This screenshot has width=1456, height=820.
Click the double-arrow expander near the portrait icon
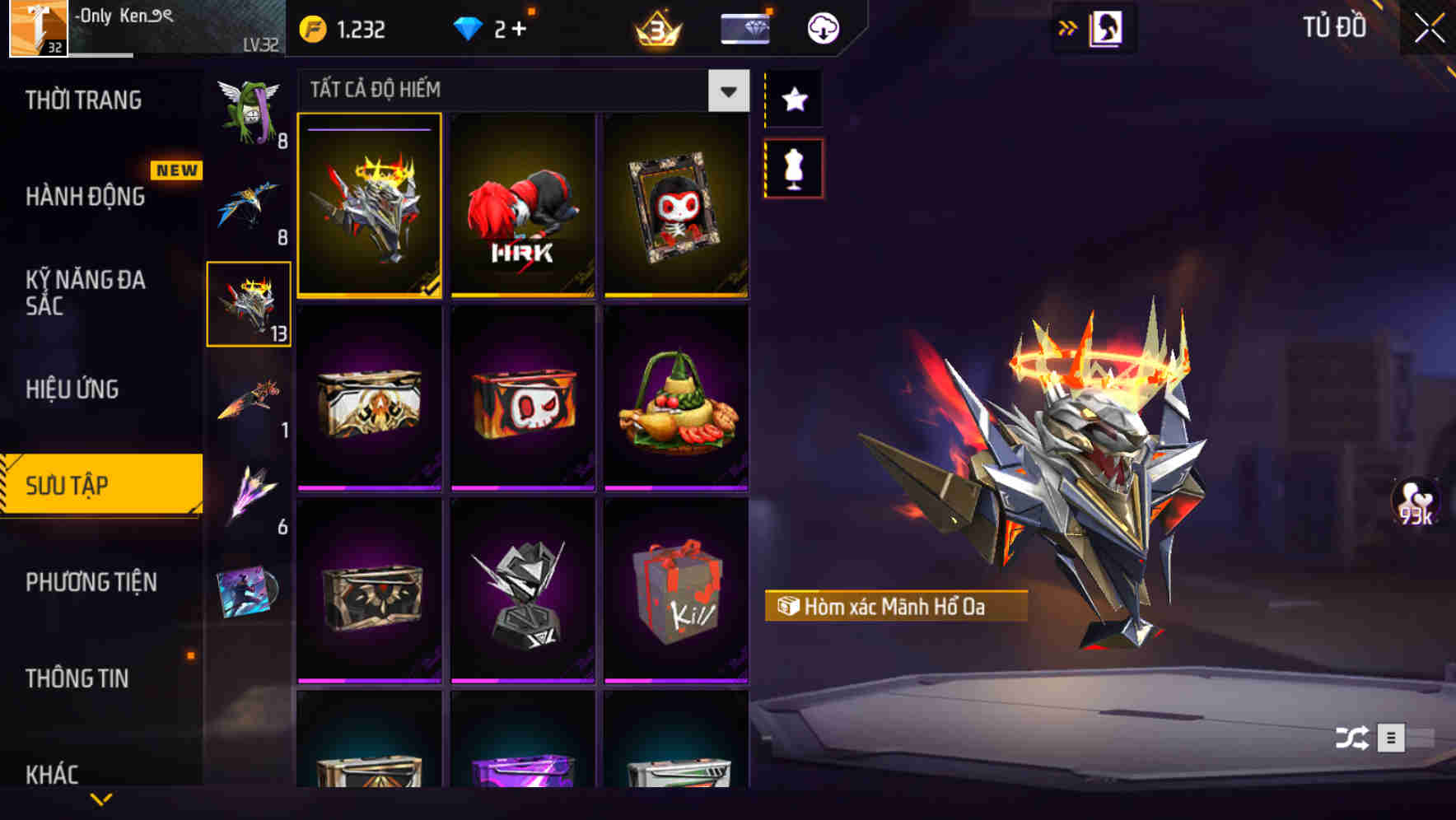click(1068, 27)
